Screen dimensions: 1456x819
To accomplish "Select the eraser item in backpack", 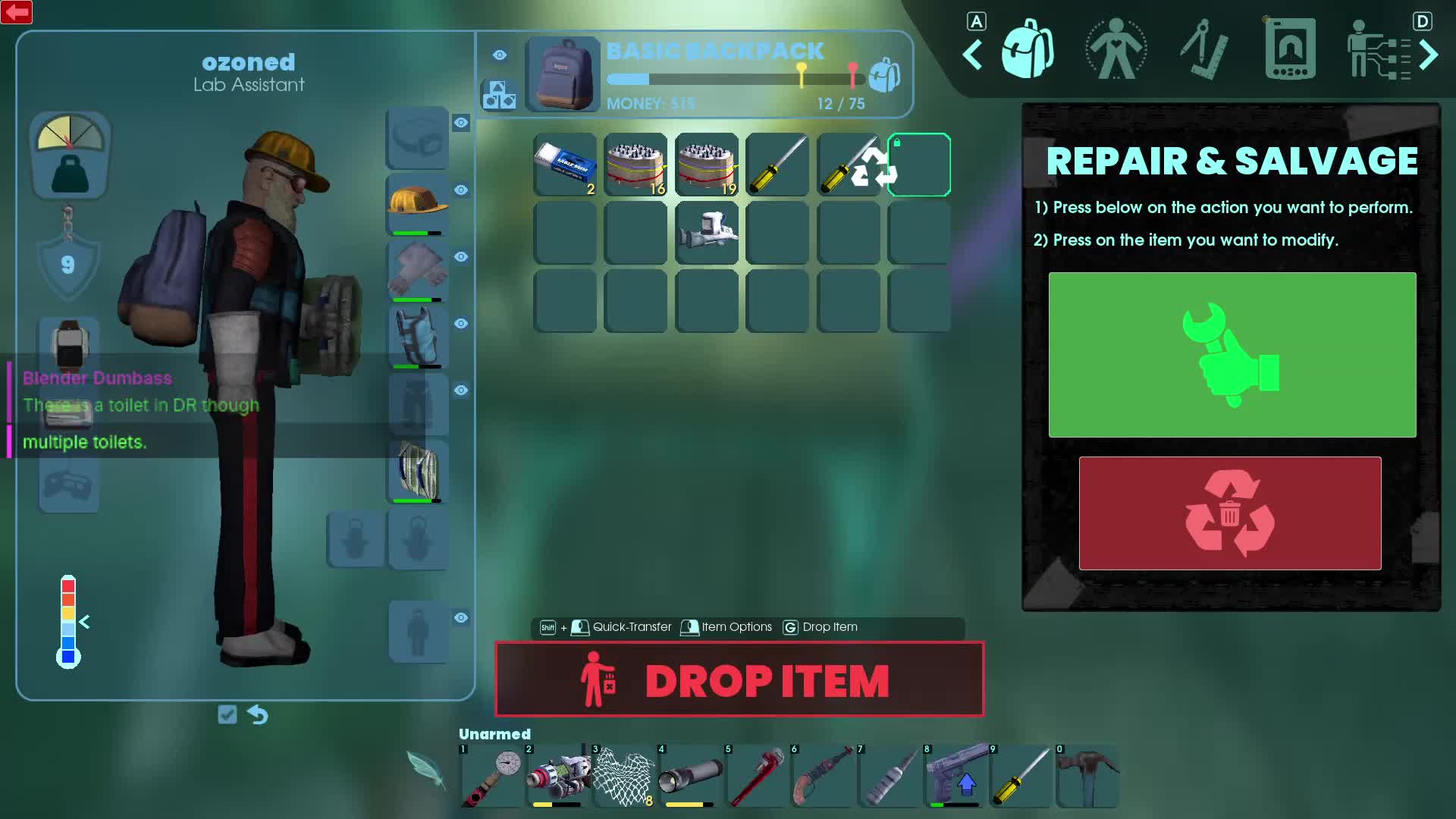I will pyautogui.click(x=564, y=165).
